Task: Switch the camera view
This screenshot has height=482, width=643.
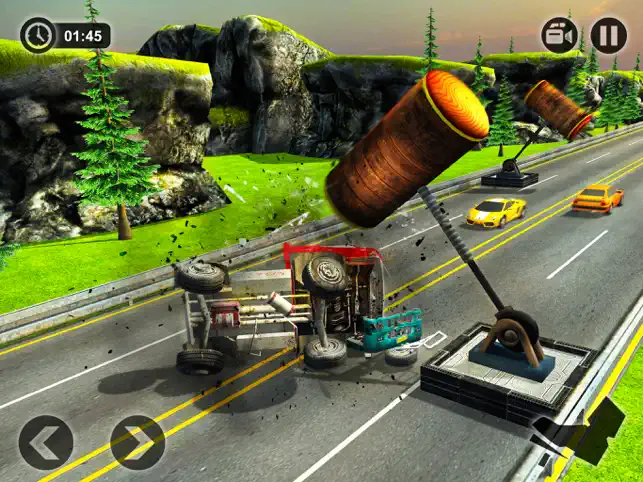Action: 560,35
